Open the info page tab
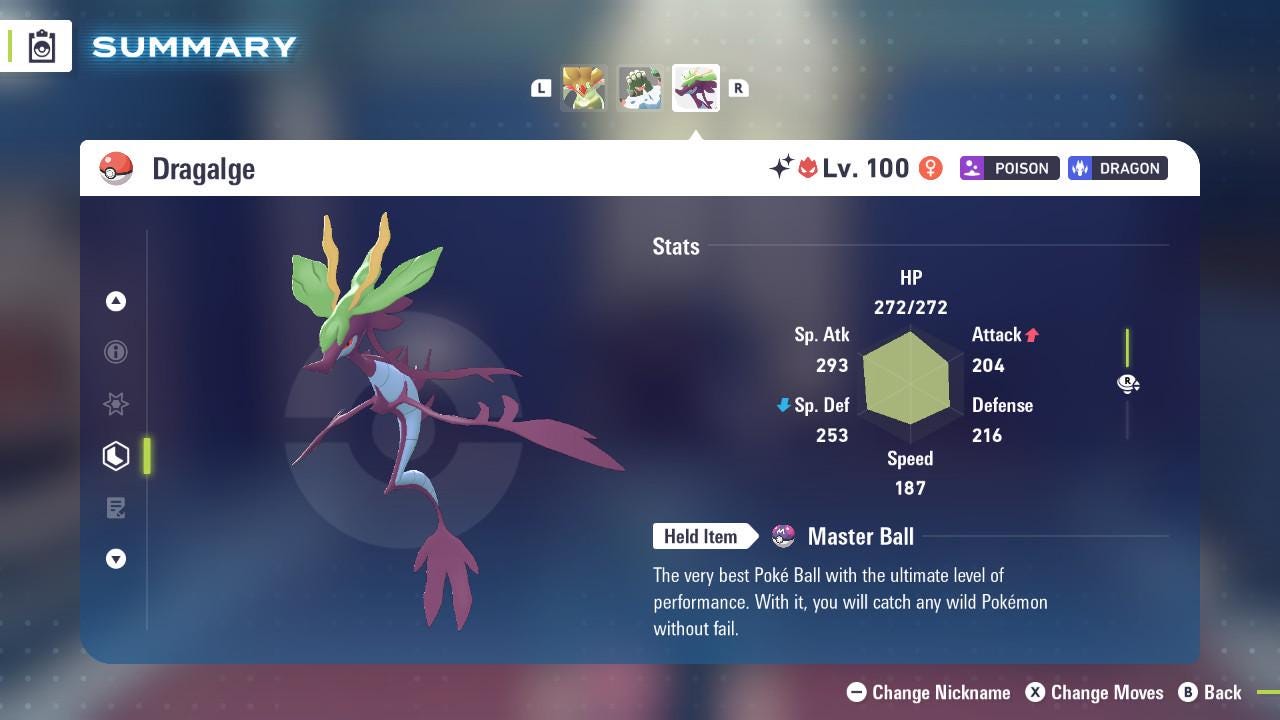 tap(116, 352)
